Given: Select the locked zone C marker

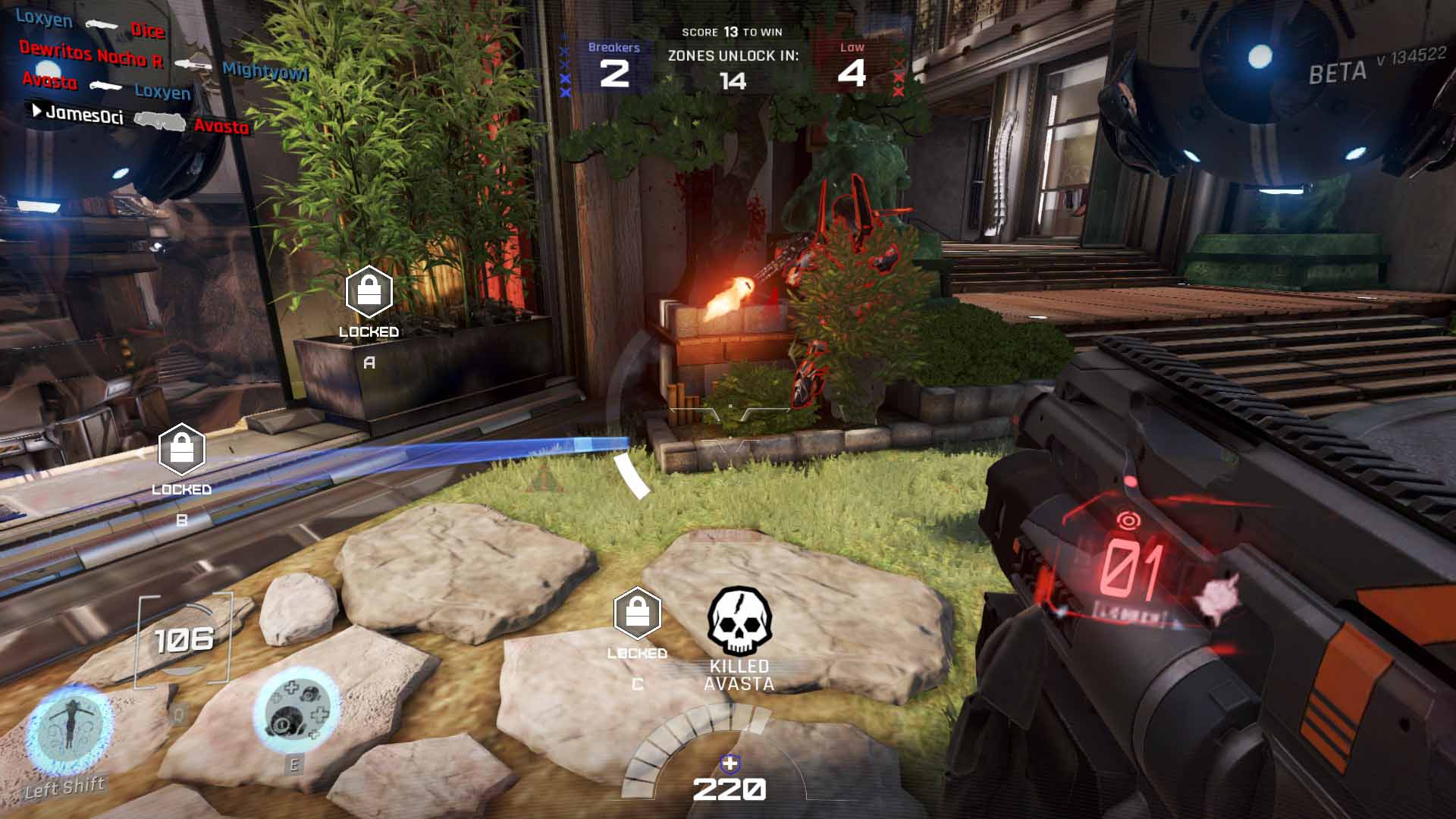Looking at the screenshot, I should [x=637, y=613].
